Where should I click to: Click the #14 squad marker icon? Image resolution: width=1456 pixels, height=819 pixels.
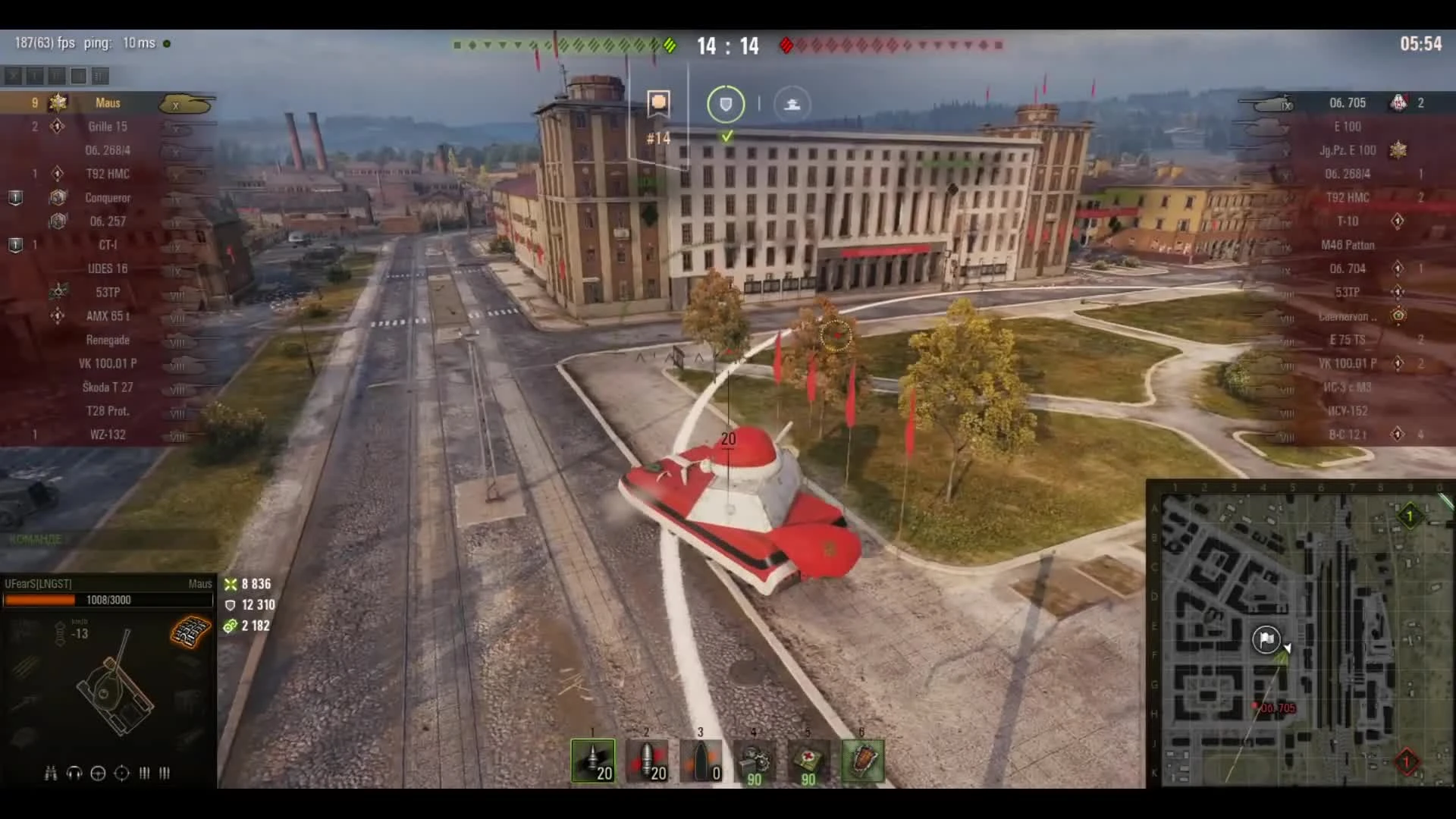pyautogui.click(x=657, y=101)
